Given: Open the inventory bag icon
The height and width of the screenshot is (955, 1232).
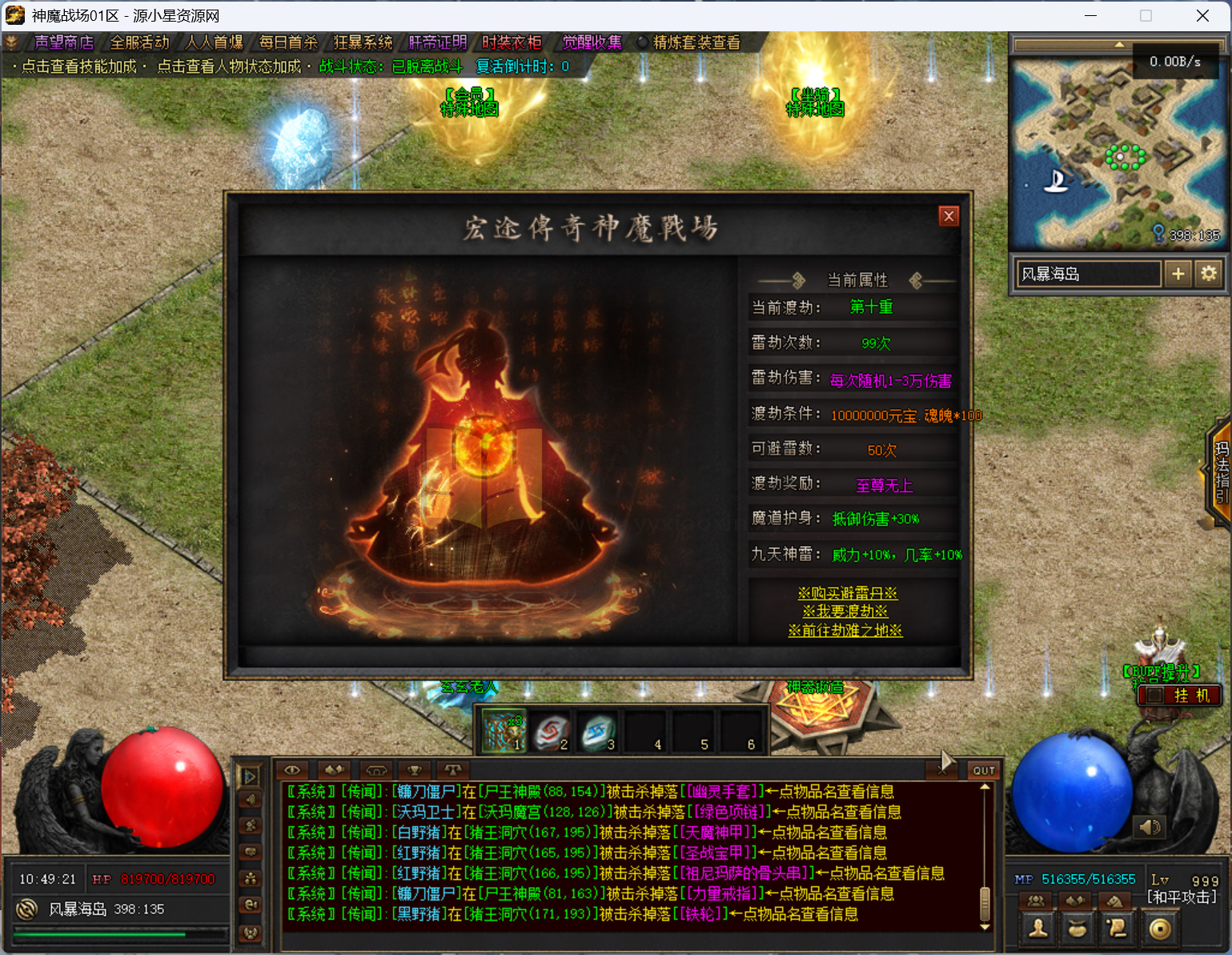Looking at the screenshot, I should click(1077, 927).
